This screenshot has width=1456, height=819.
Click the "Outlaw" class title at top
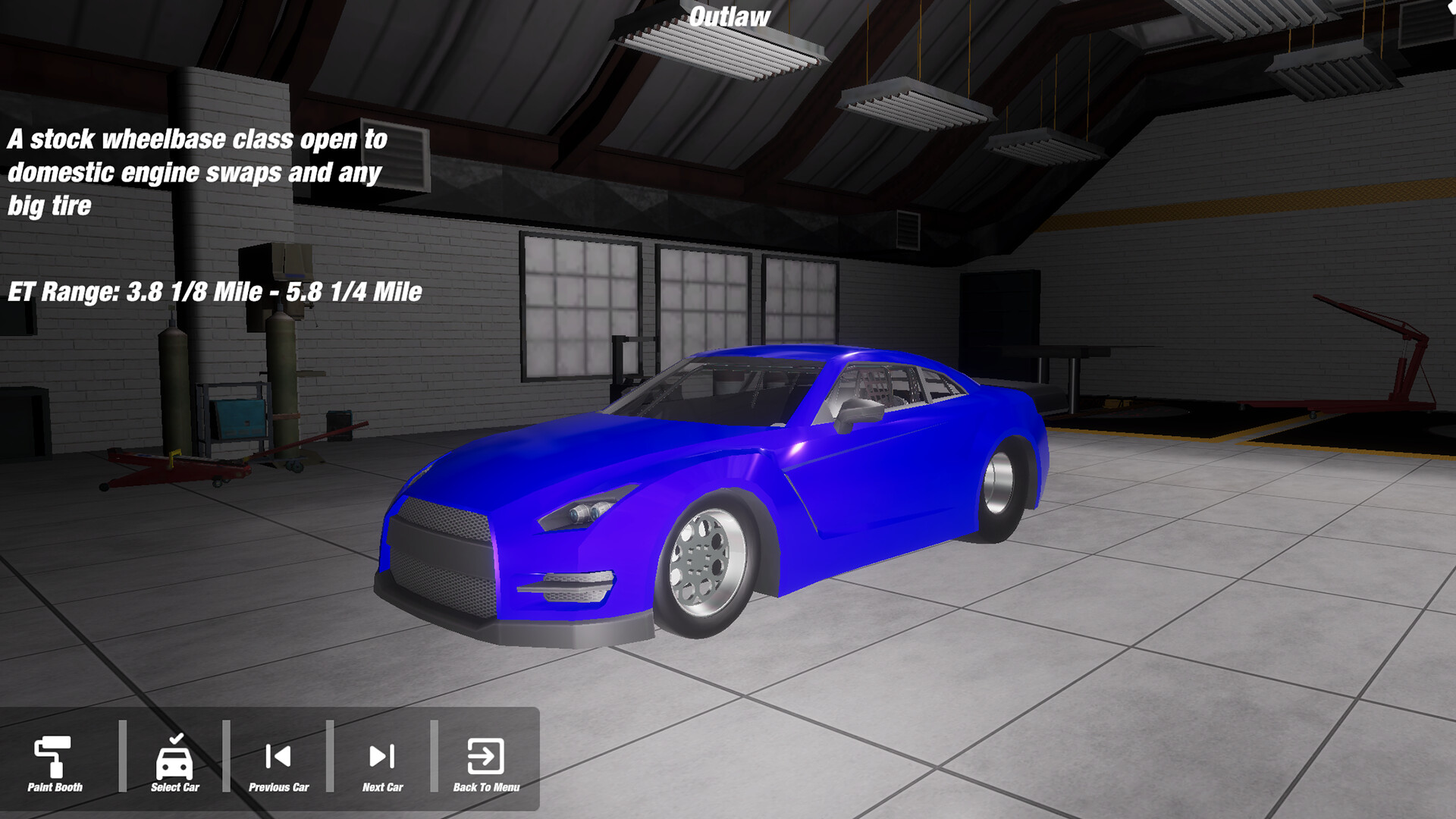730,15
